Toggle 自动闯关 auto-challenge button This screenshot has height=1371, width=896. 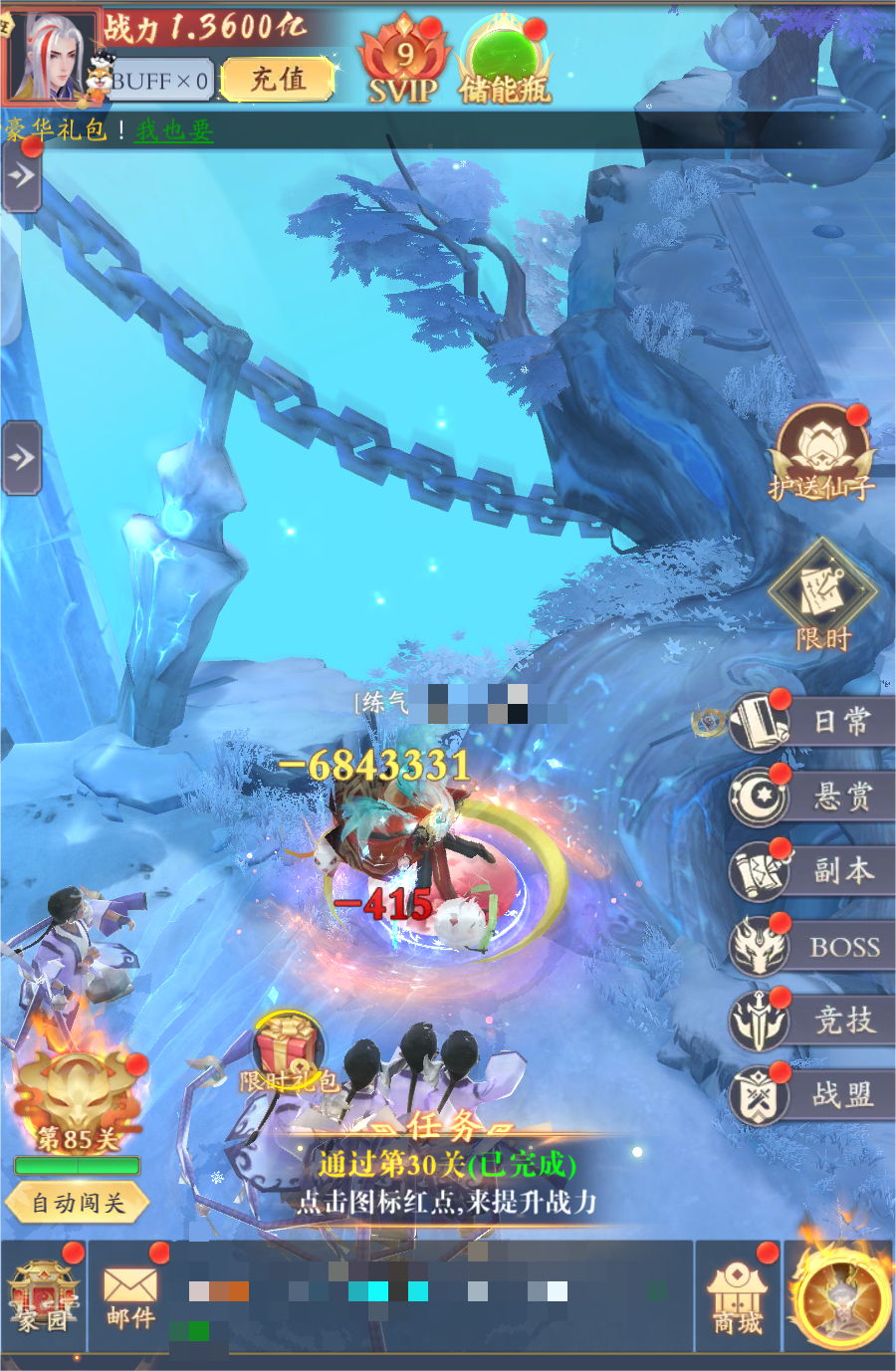pyautogui.click(x=78, y=1203)
